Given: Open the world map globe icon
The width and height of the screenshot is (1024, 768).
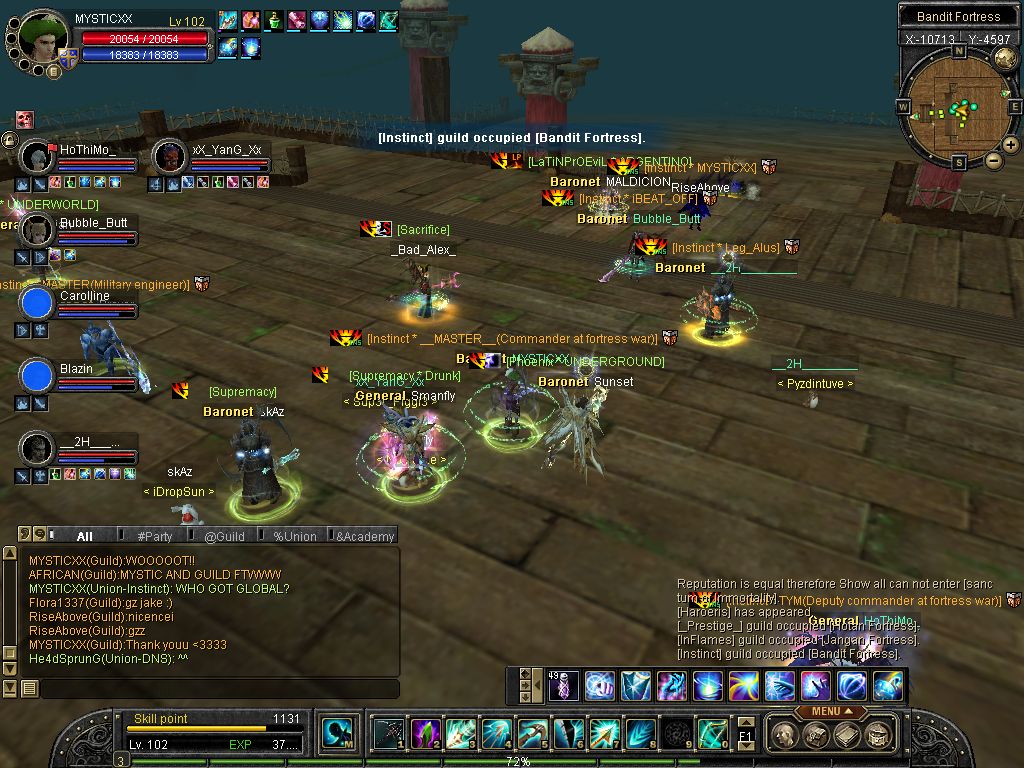Looking at the screenshot, I should pos(1005,59).
